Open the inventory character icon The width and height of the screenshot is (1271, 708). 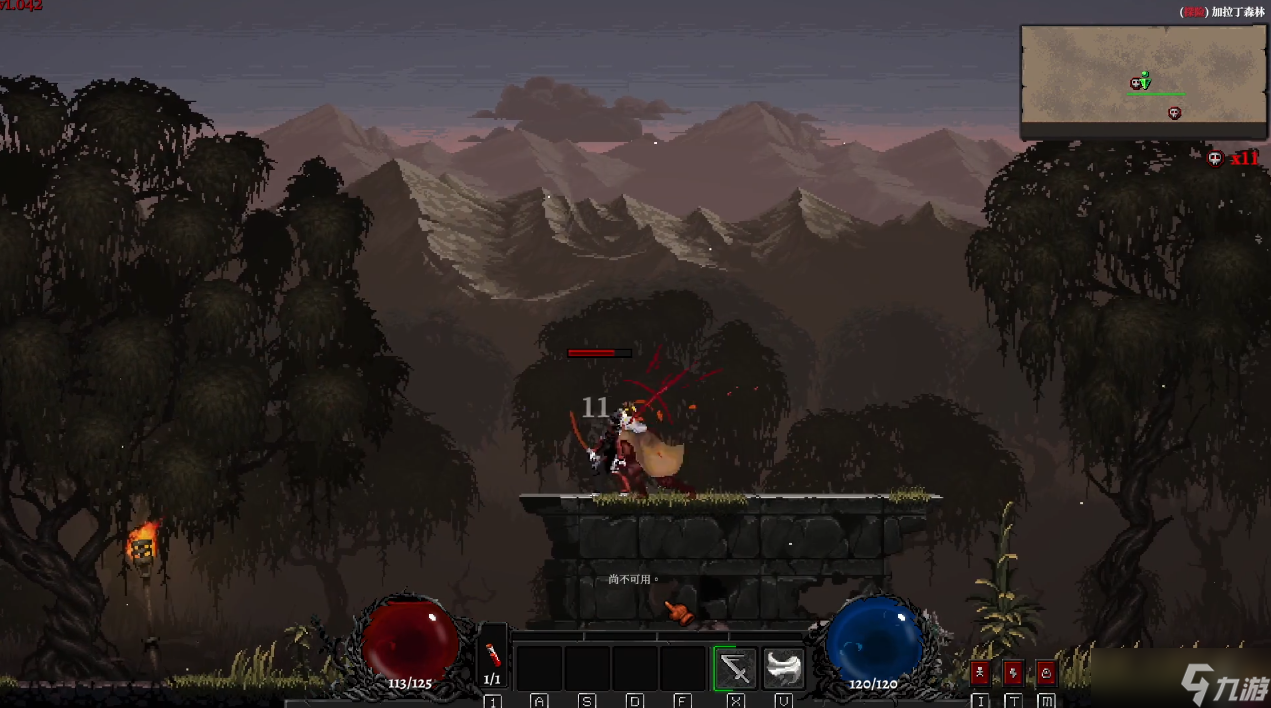pos(980,672)
